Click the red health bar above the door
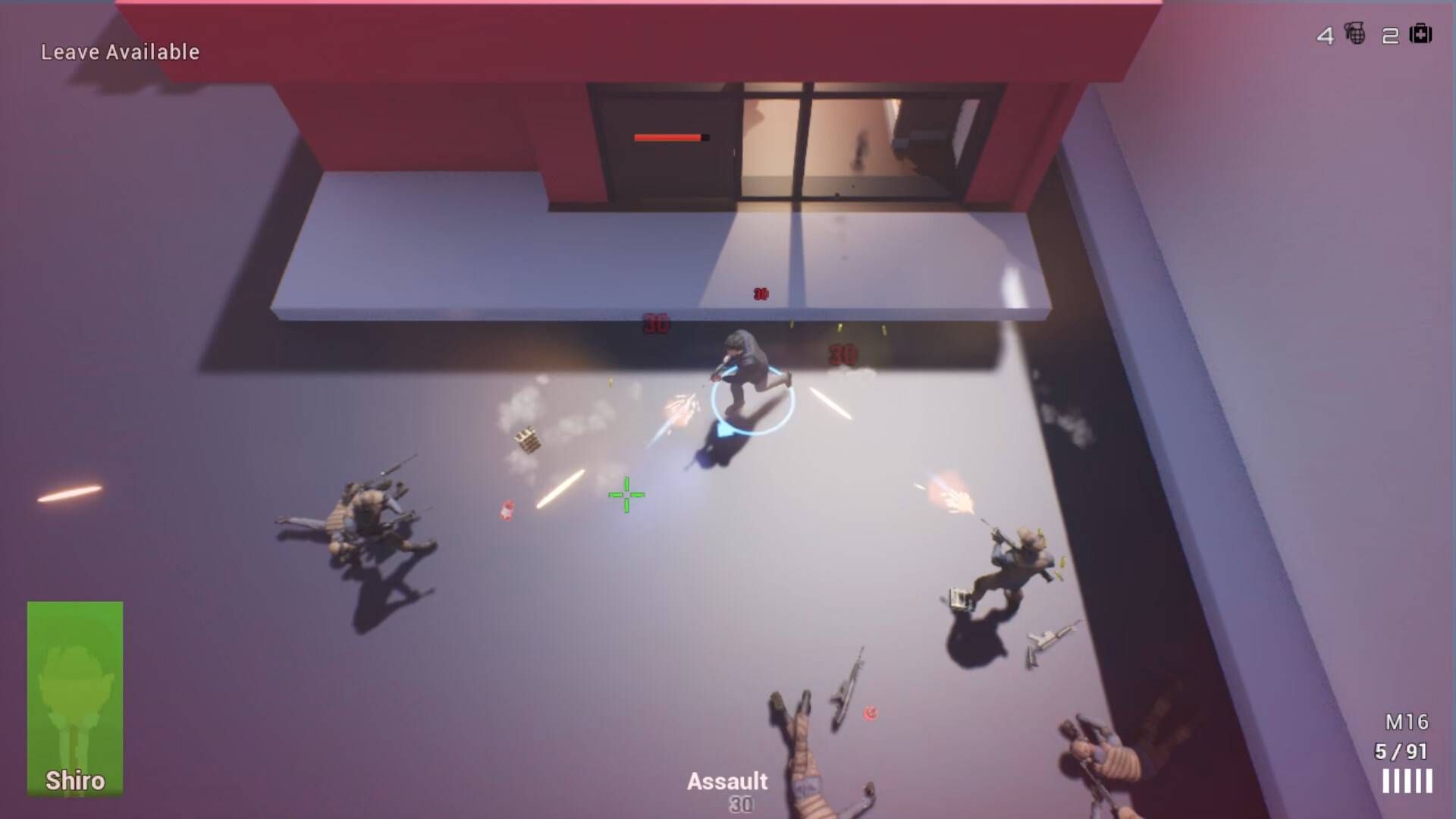The image size is (1456, 819). [666, 138]
